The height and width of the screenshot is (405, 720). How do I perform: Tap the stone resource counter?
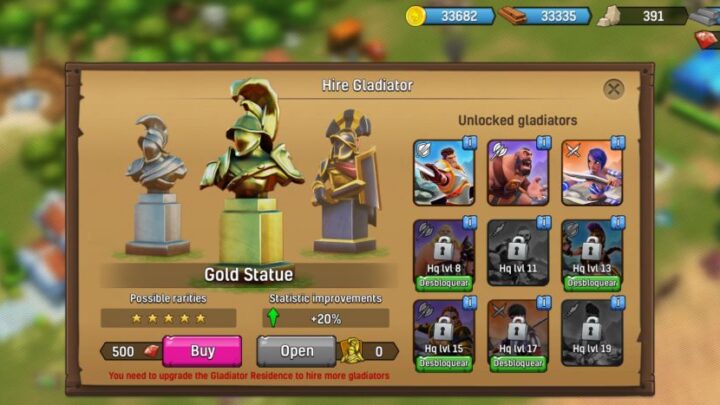pos(645,16)
